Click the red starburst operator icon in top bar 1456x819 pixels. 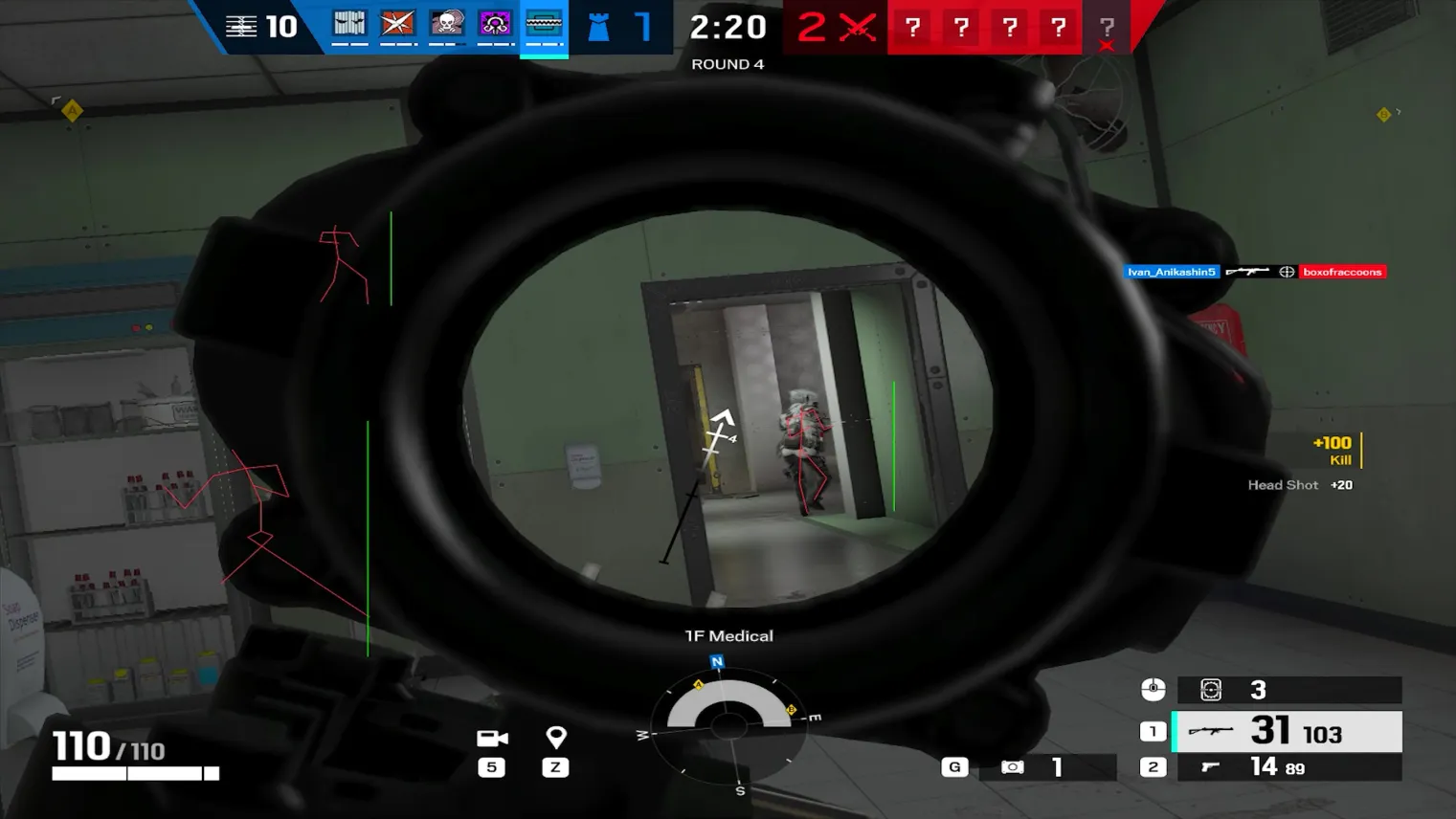pos(396,25)
